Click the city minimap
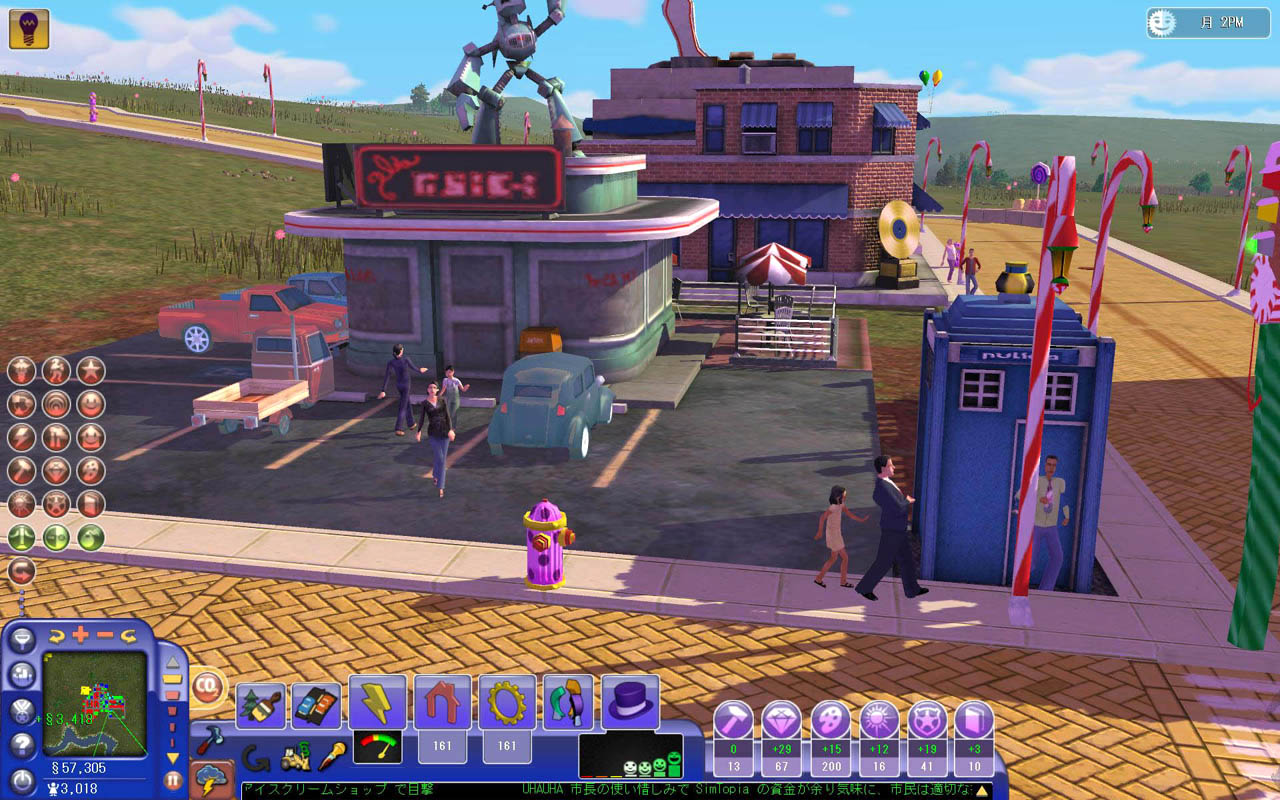The image size is (1280, 800). point(95,704)
